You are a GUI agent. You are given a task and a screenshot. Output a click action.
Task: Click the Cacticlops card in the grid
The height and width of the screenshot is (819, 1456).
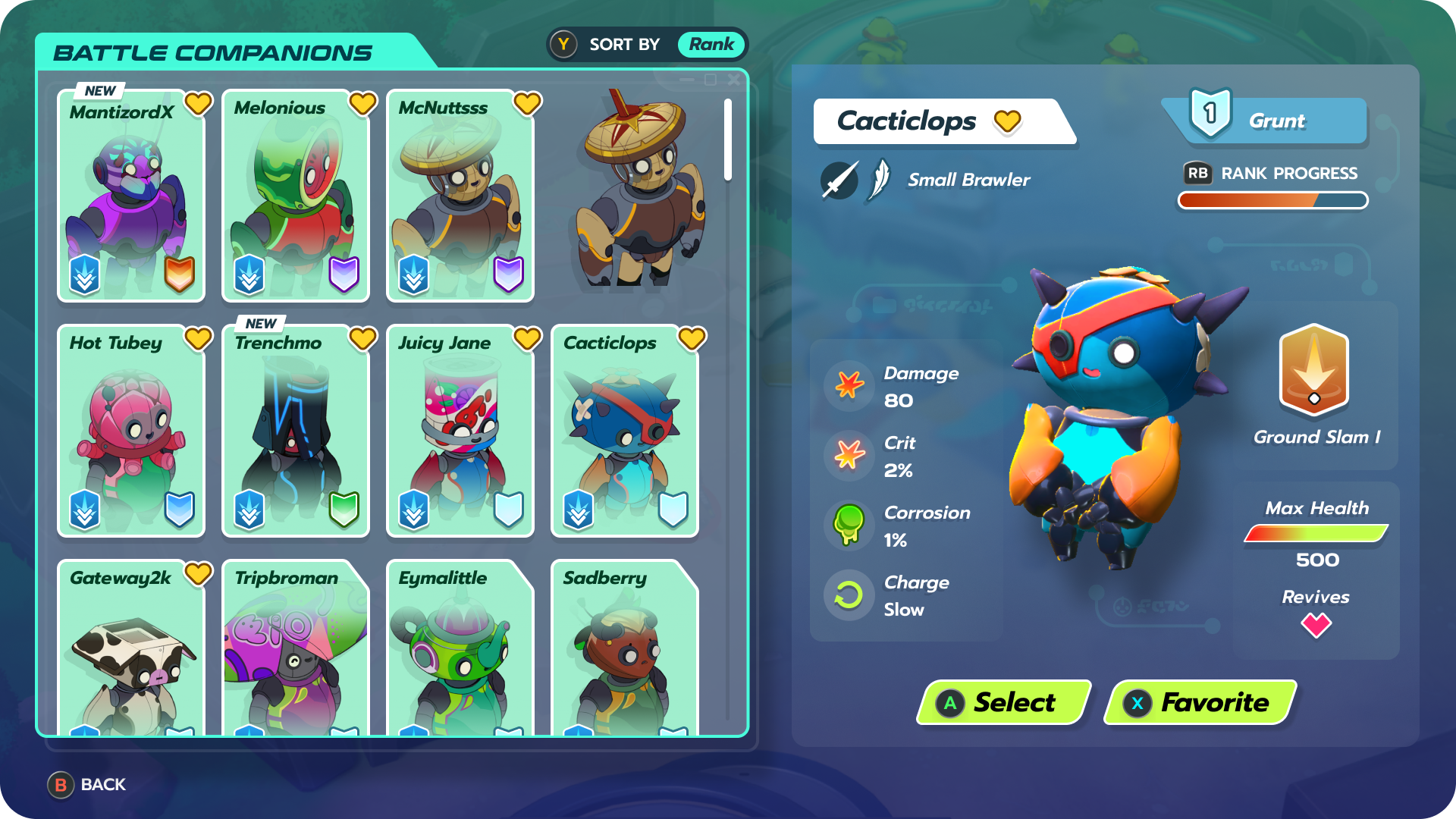(x=625, y=432)
